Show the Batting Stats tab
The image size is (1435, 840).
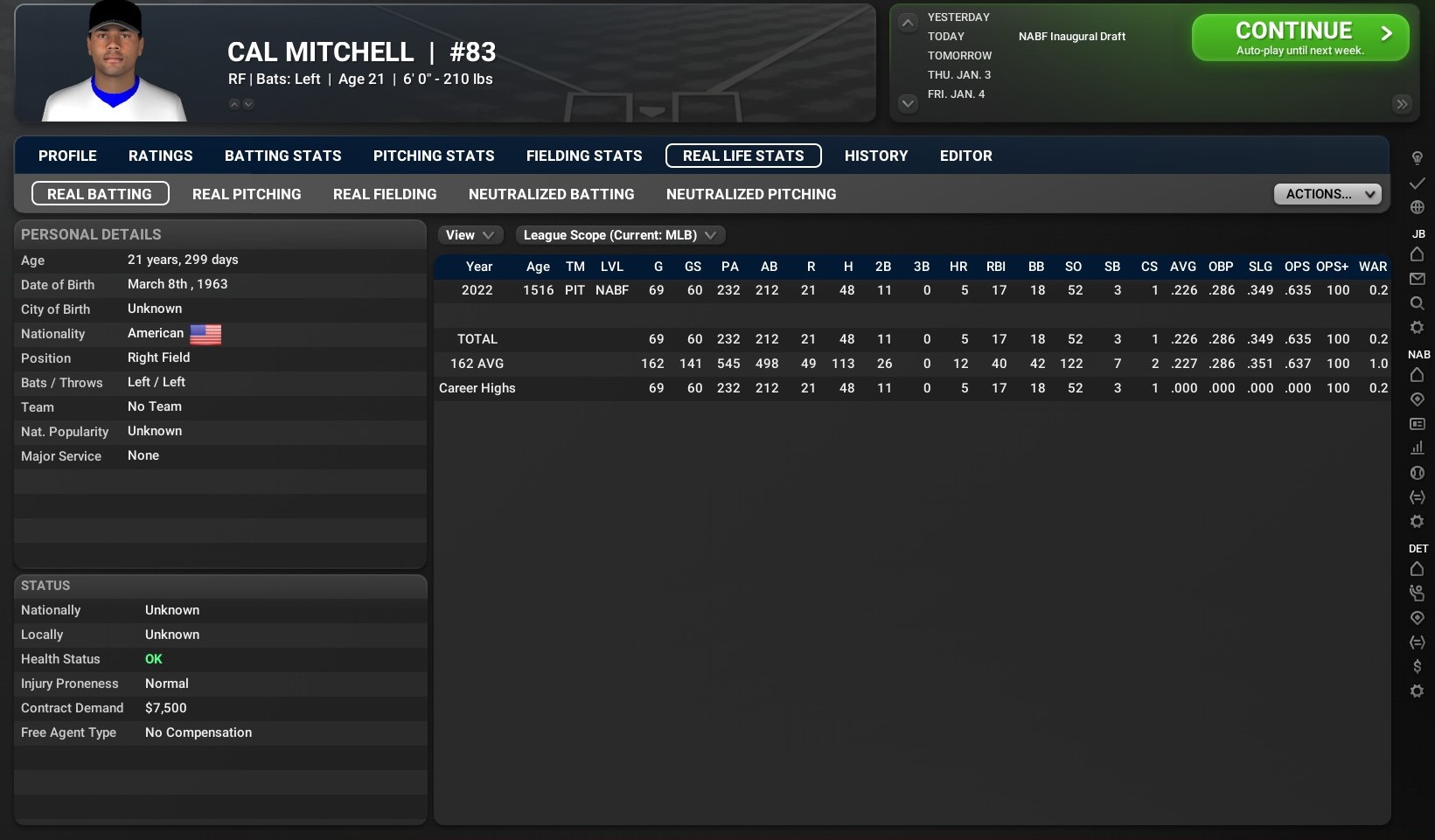282,156
